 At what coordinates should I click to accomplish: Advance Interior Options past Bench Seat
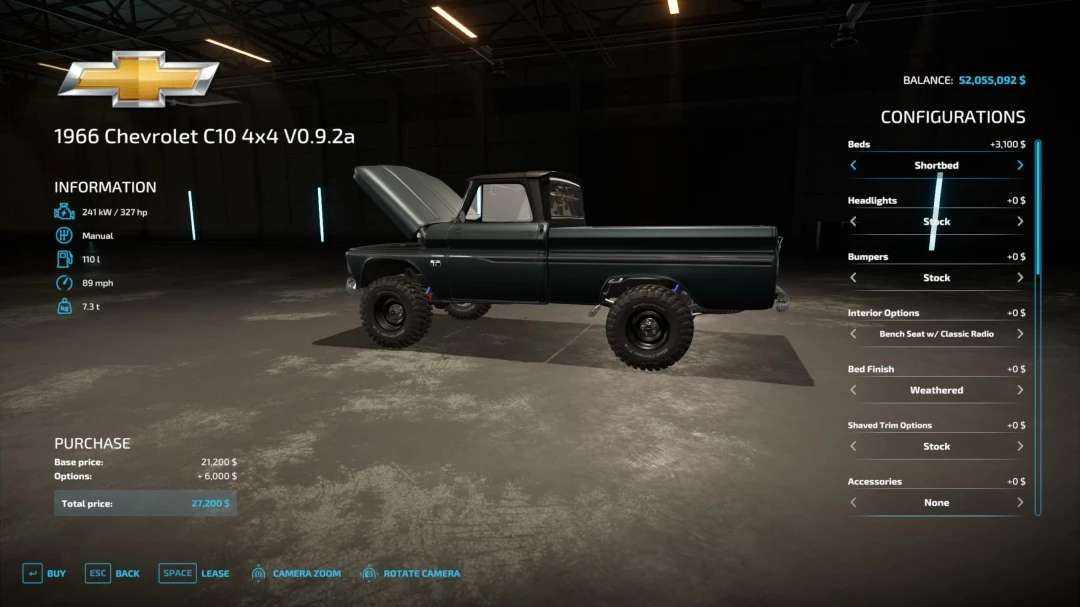1020,334
